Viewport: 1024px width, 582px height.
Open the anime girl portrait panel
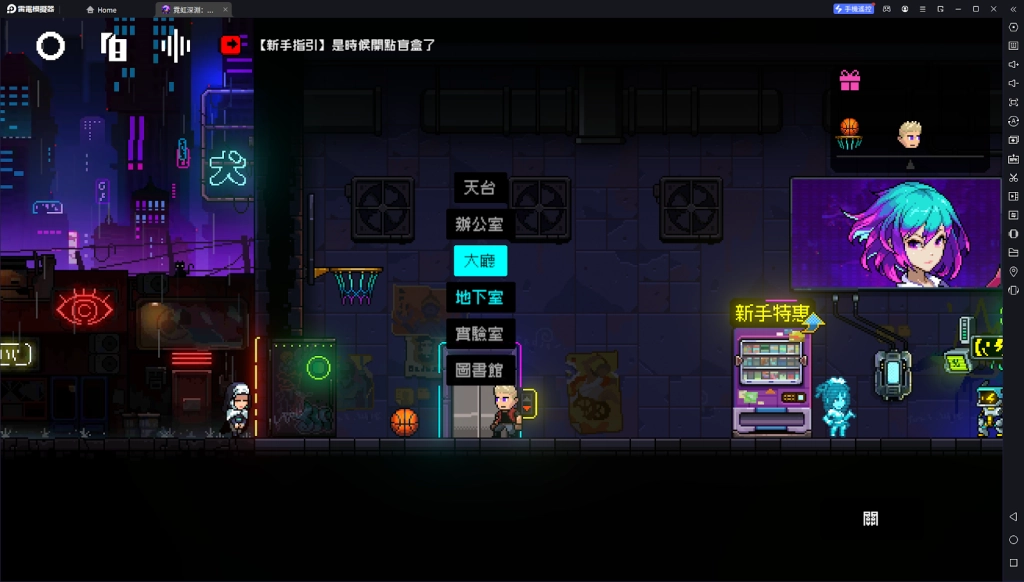click(895, 233)
